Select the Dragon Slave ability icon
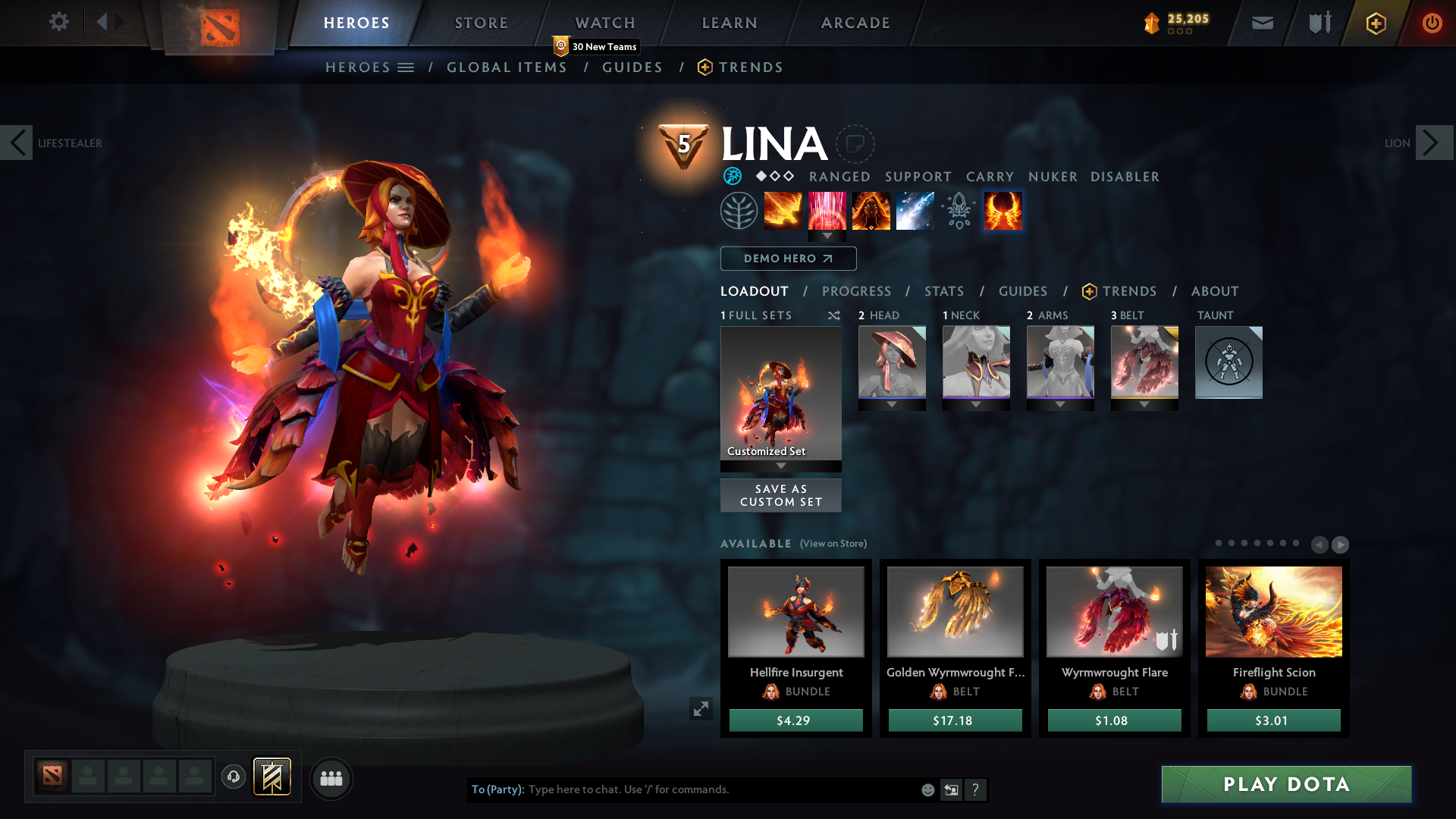Screen dimensions: 1456x819 coord(783,211)
